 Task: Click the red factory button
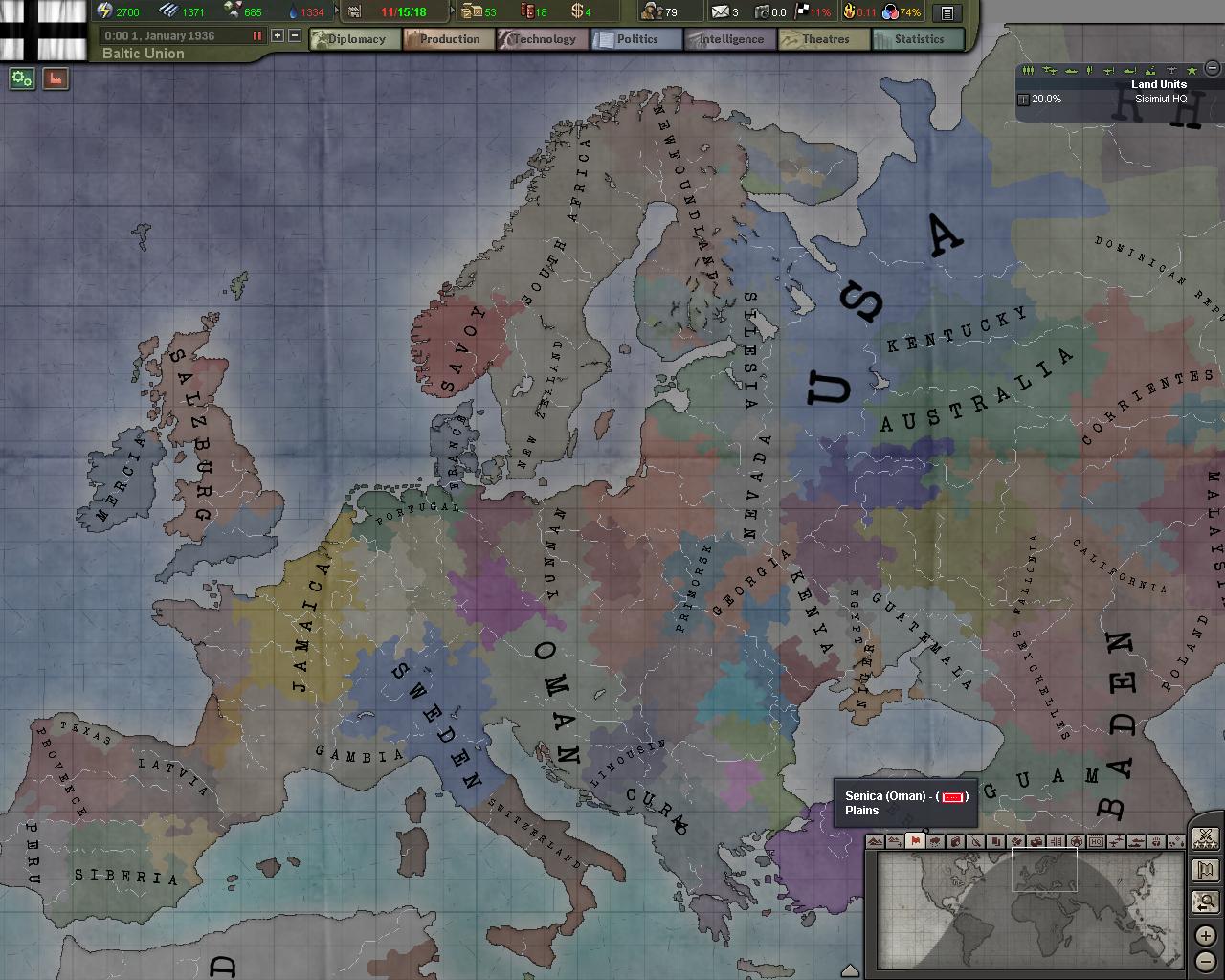tap(56, 79)
